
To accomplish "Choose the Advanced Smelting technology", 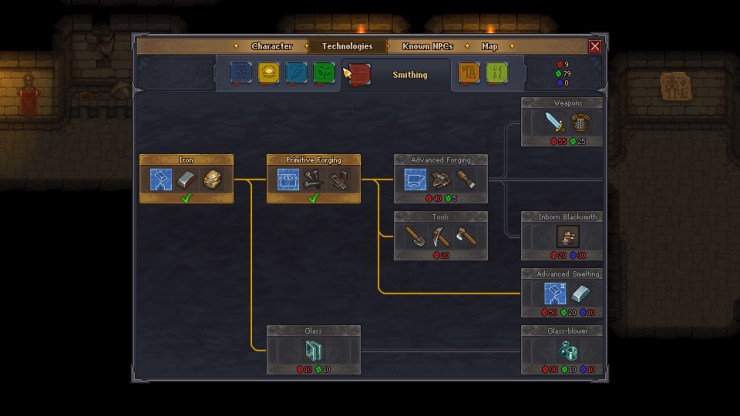I will click(x=562, y=293).
